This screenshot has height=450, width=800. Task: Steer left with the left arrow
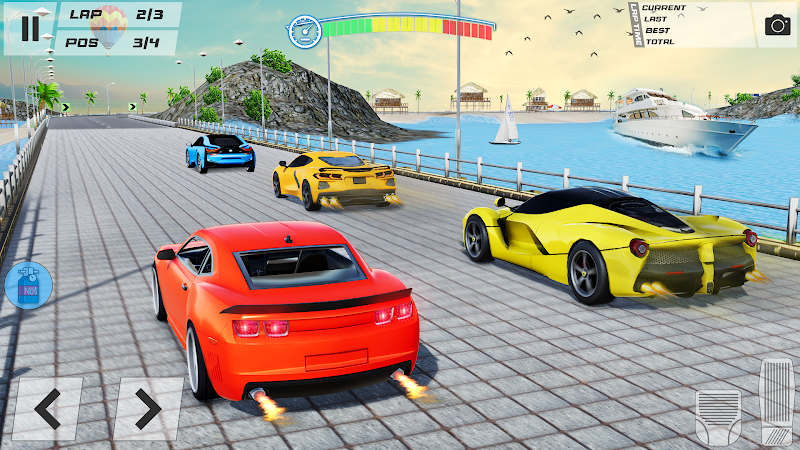47,408
